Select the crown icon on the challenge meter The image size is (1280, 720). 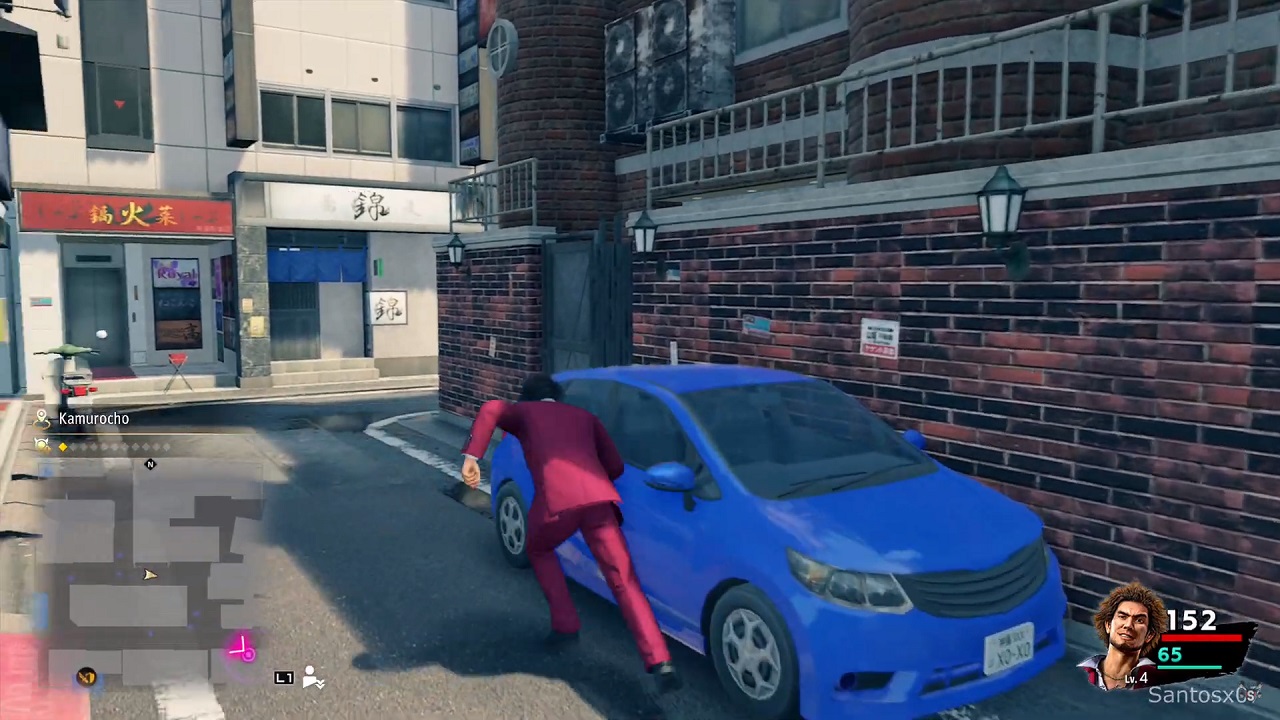point(41,444)
